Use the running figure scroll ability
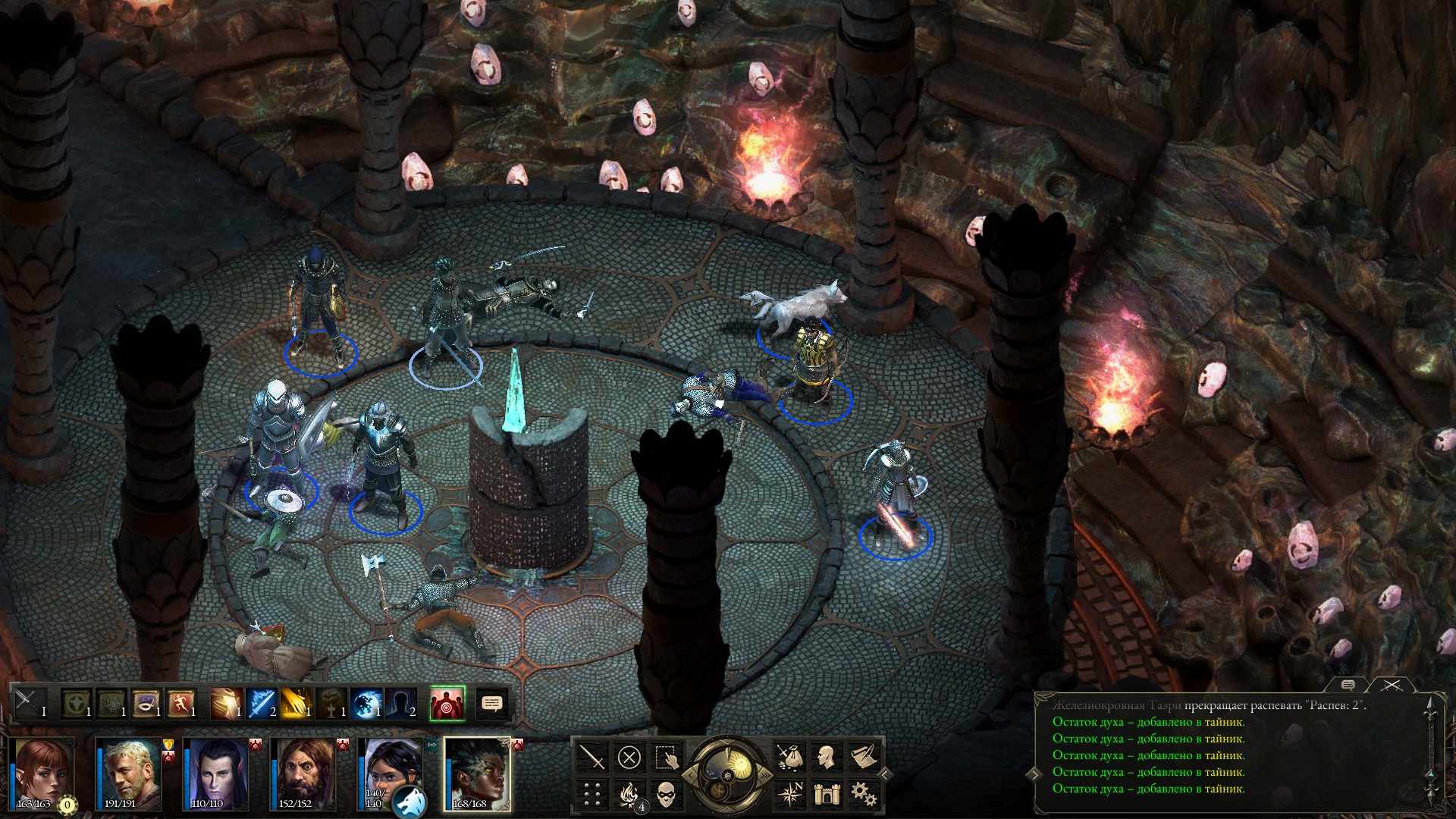The height and width of the screenshot is (819, 1456). click(x=181, y=703)
